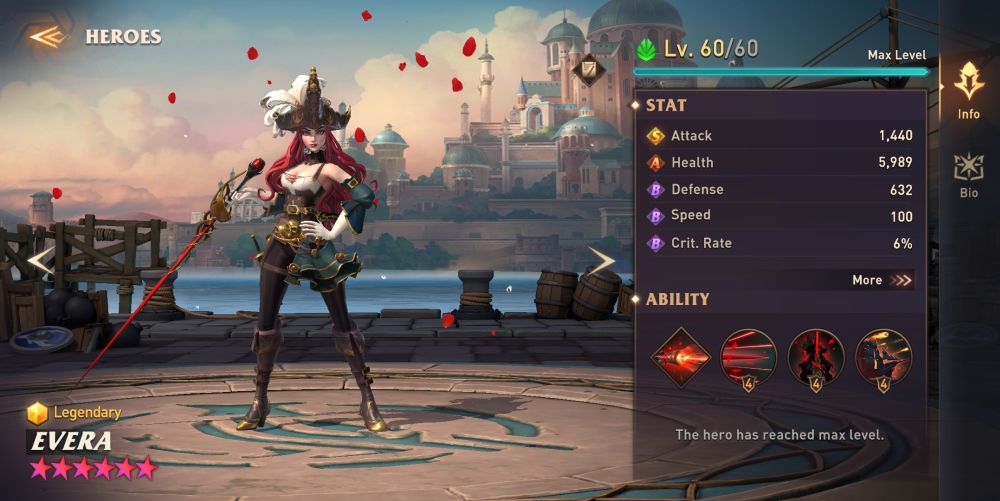View the next hero with right arrow
Viewport: 1000px width, 501px height.
click(x=600, y=261)
